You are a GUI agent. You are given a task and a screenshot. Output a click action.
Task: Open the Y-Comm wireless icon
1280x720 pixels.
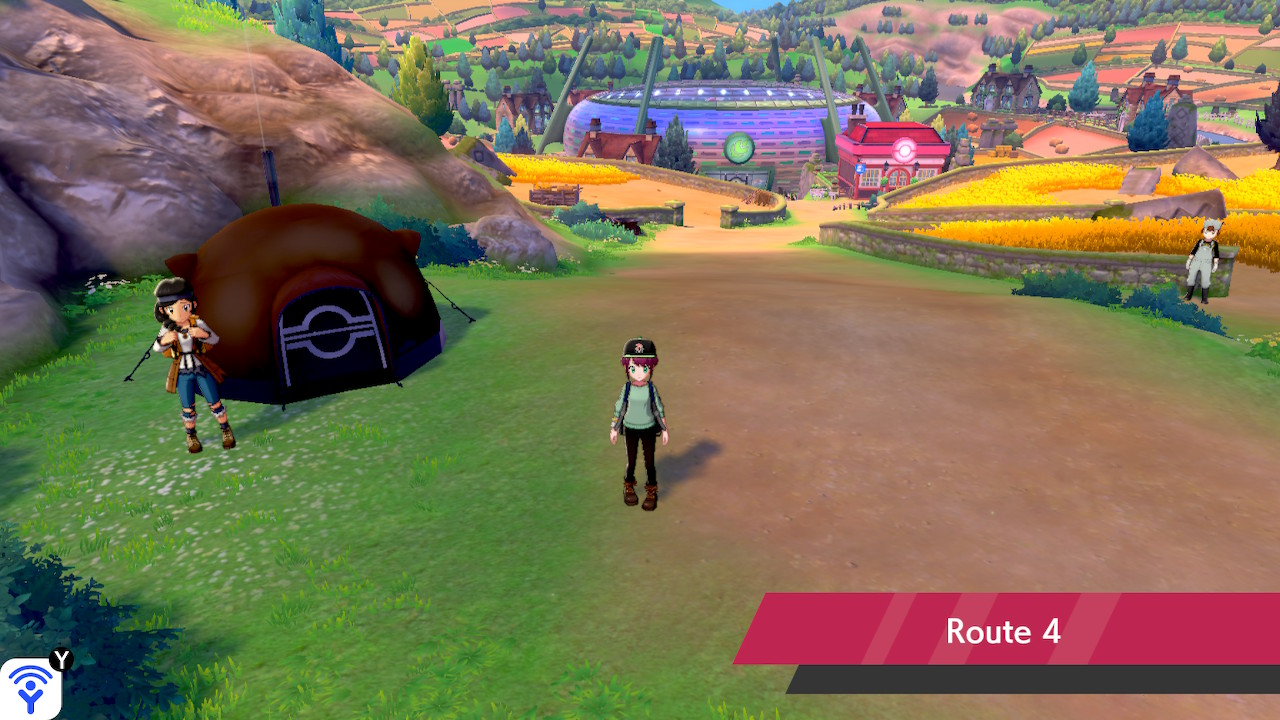pyautogui.click(x=30, y=688)
